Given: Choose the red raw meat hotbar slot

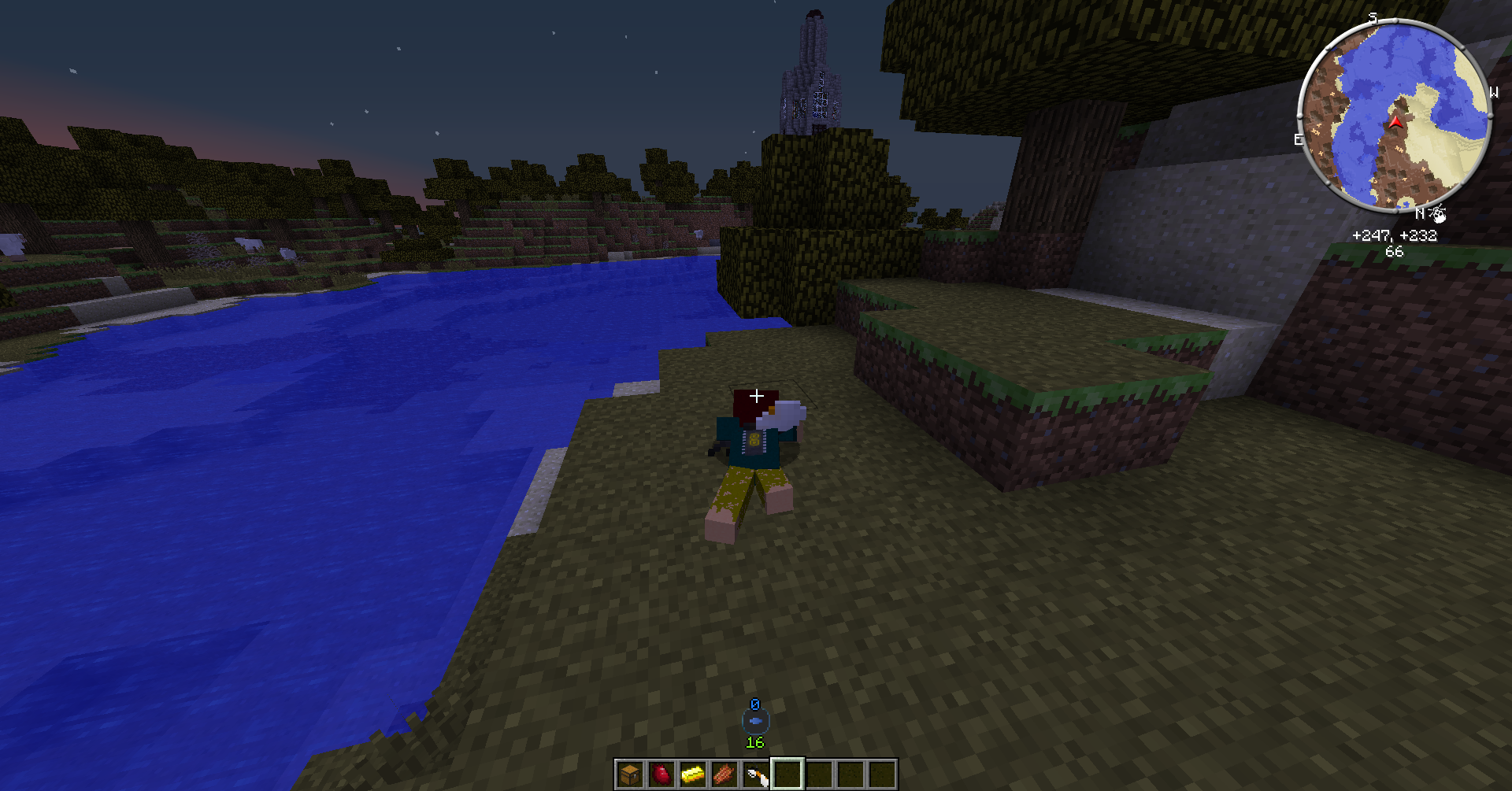Looking at the screenshot, I should tap(661, 774).
